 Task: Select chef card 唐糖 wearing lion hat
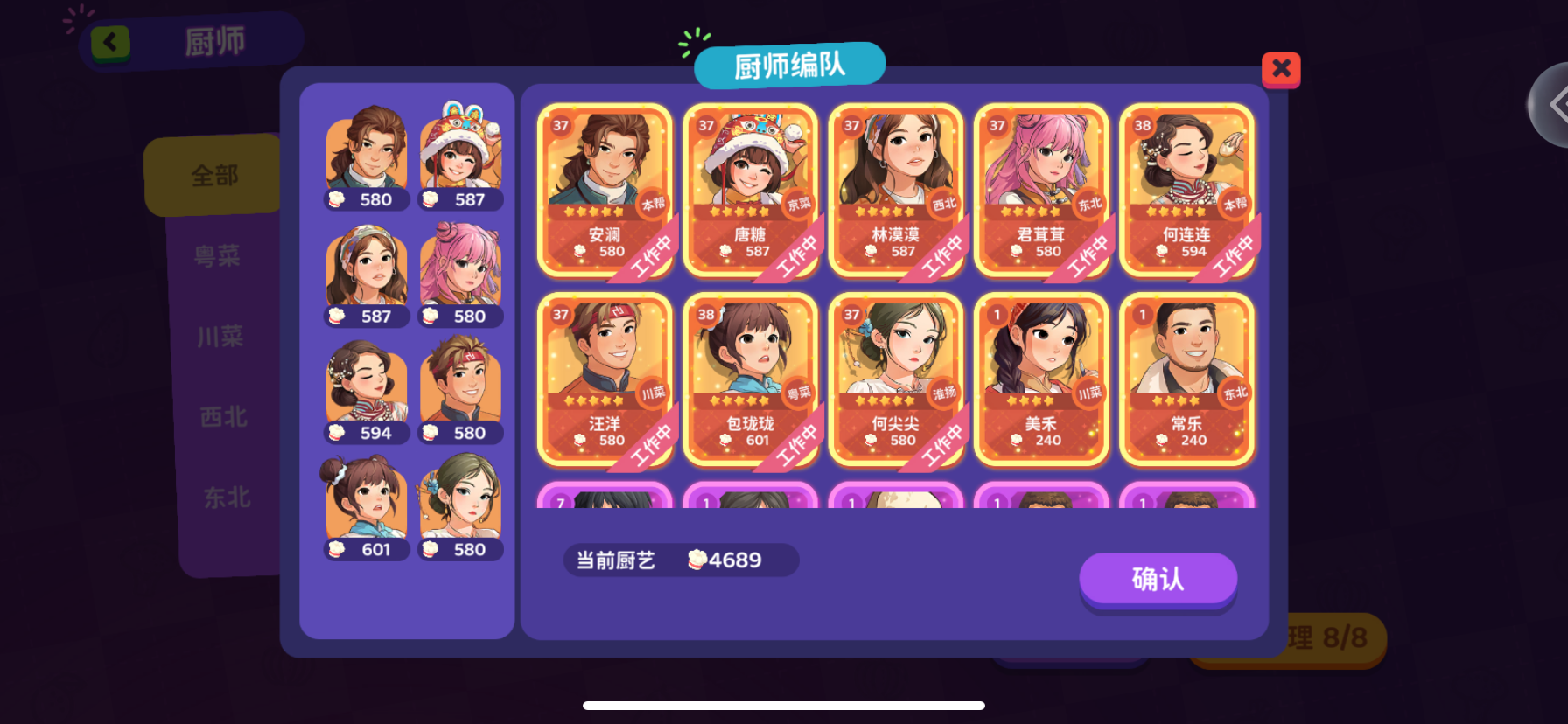tap(751, 188)
